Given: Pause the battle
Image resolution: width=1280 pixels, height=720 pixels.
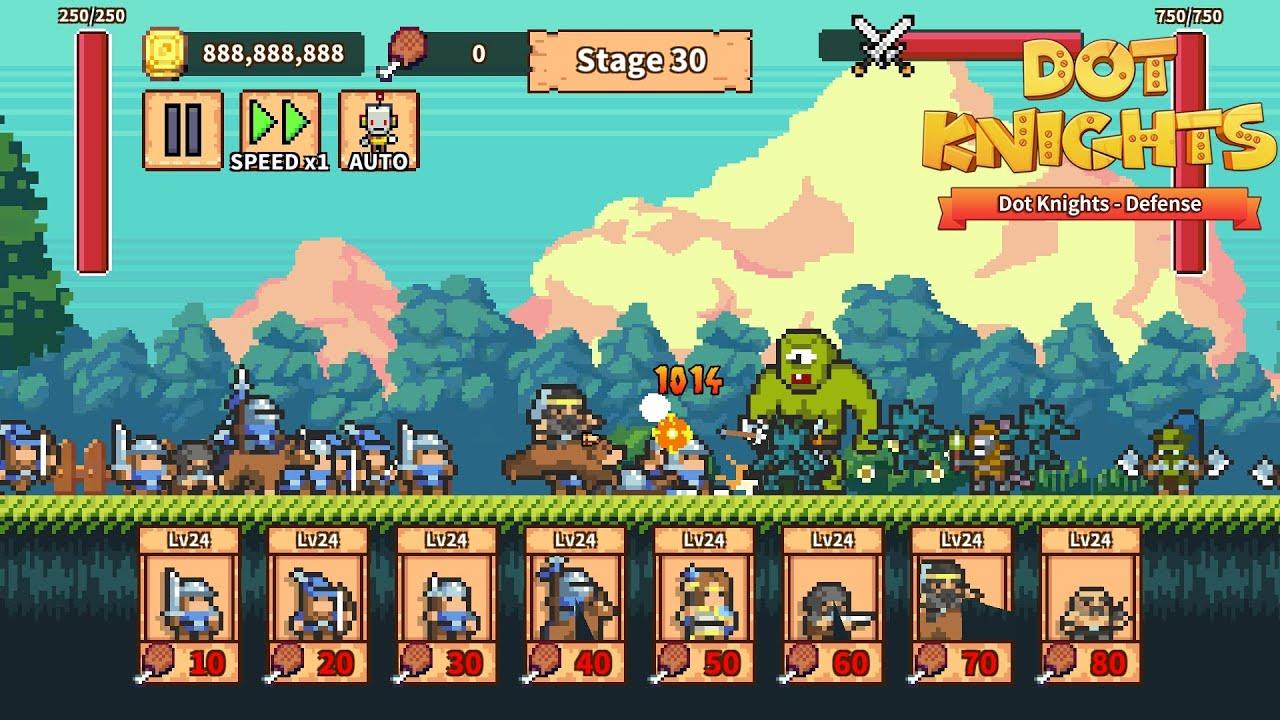Looking at the screenshot, I should 182,130.
